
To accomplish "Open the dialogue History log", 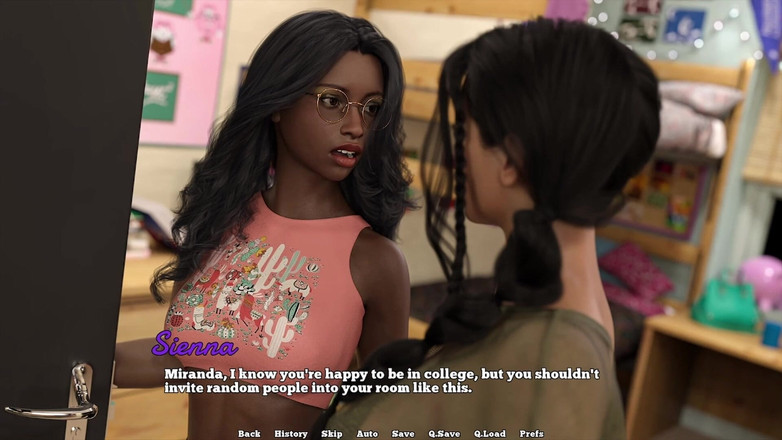I will (291, 434).
